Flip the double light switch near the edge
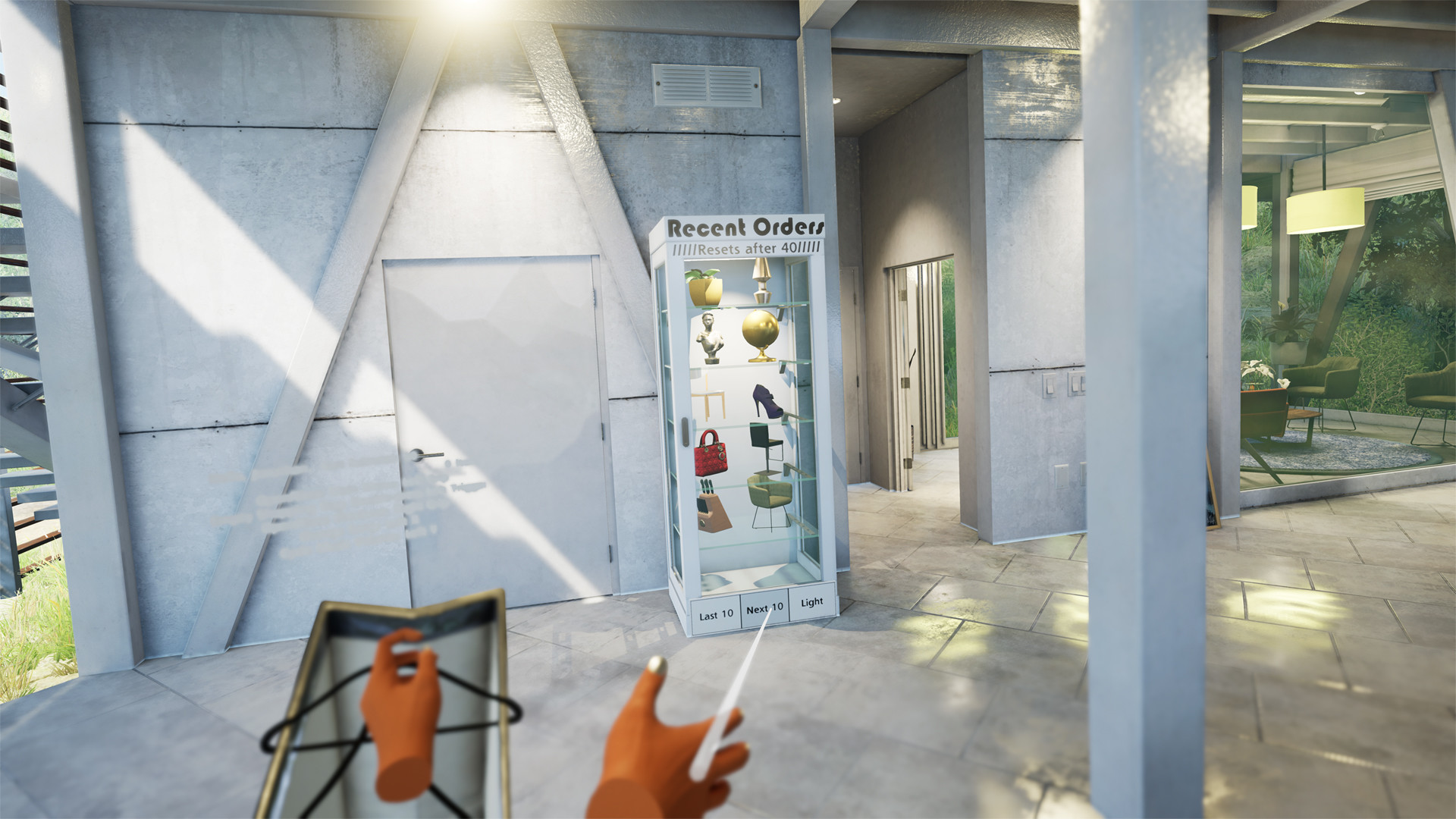The image size is (1456, 819). [1078, 384]
